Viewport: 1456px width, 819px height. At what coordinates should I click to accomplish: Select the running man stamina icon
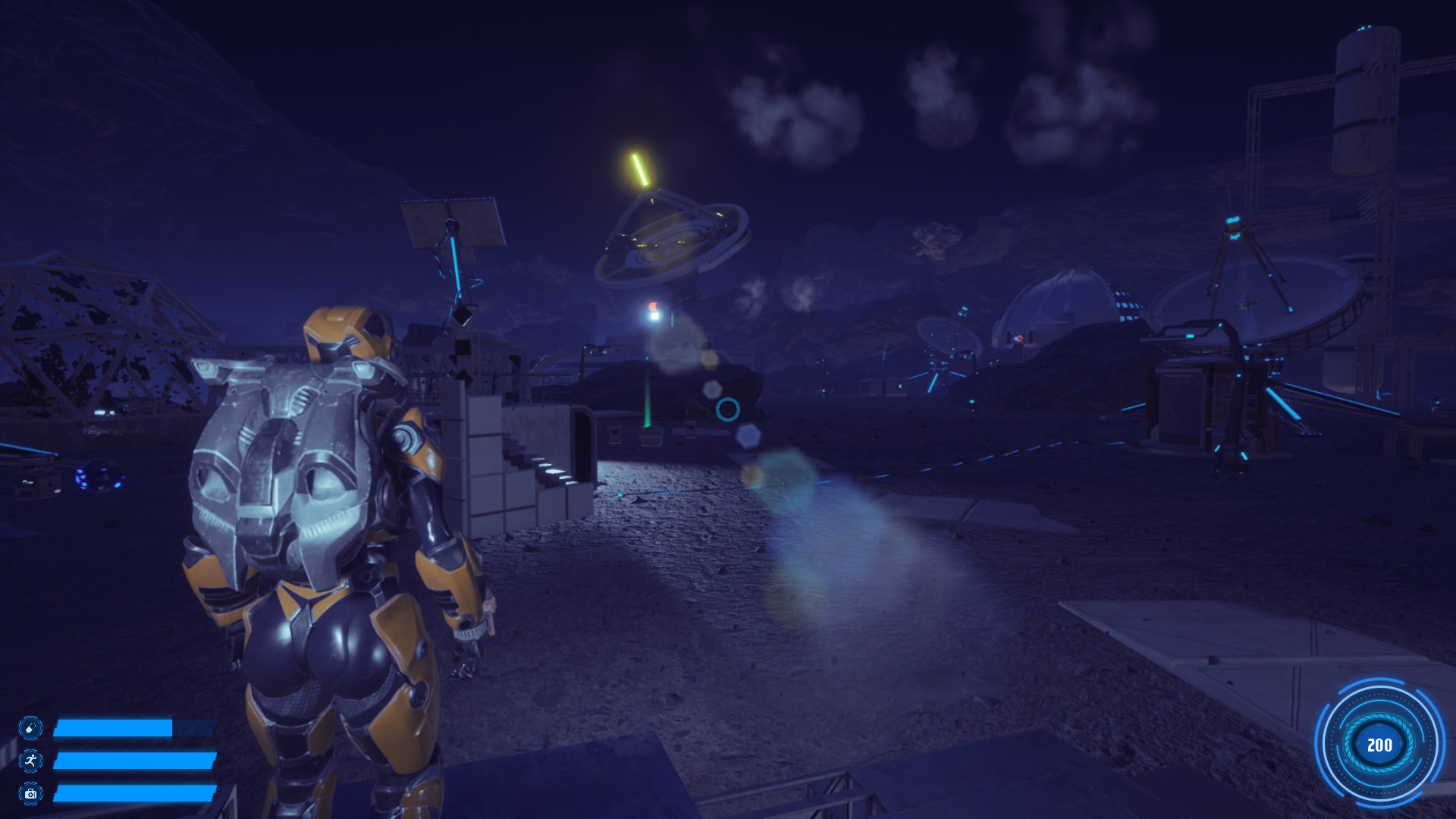point(30,760)
